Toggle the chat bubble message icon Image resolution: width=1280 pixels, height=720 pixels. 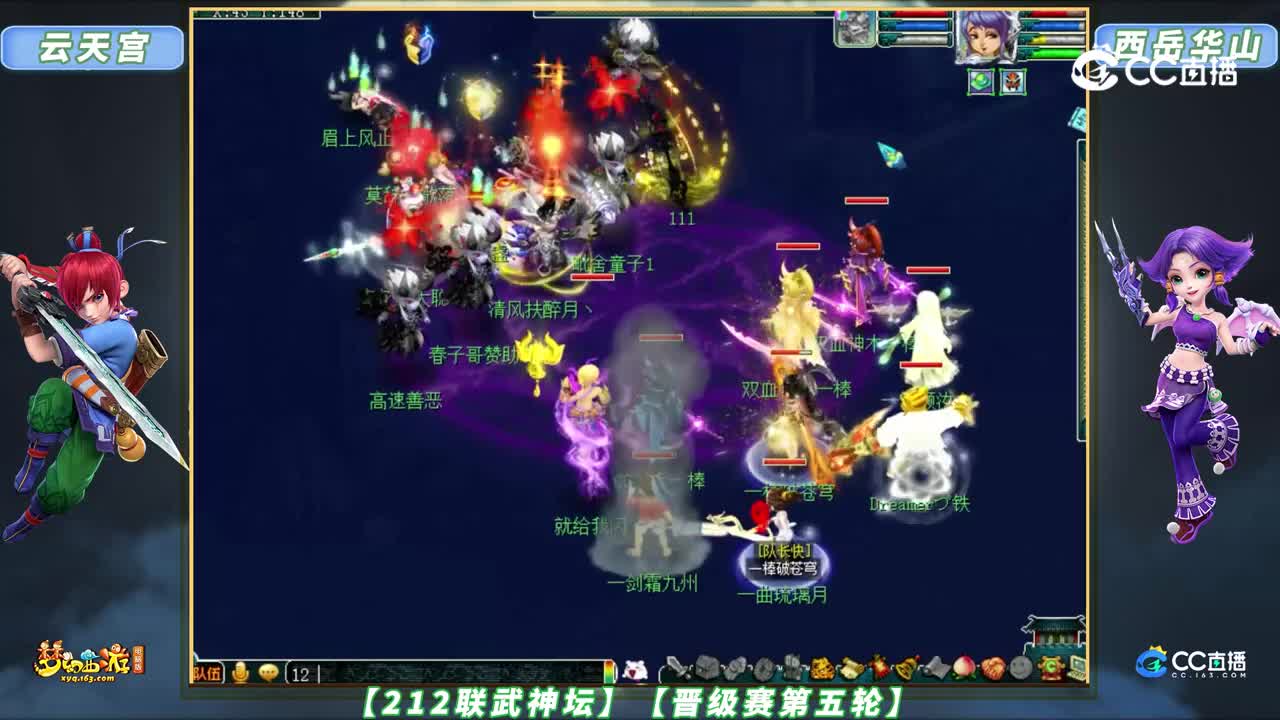266,671
